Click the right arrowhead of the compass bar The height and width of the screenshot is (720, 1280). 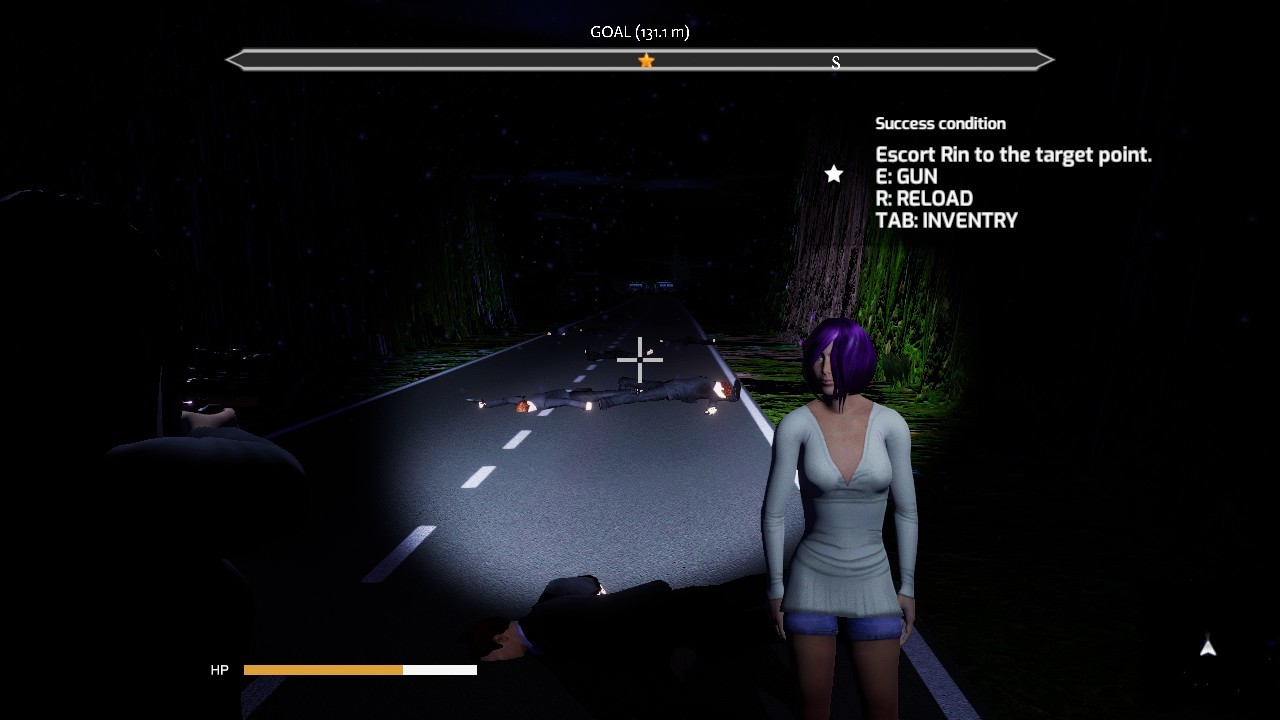tap(1046, 60)
